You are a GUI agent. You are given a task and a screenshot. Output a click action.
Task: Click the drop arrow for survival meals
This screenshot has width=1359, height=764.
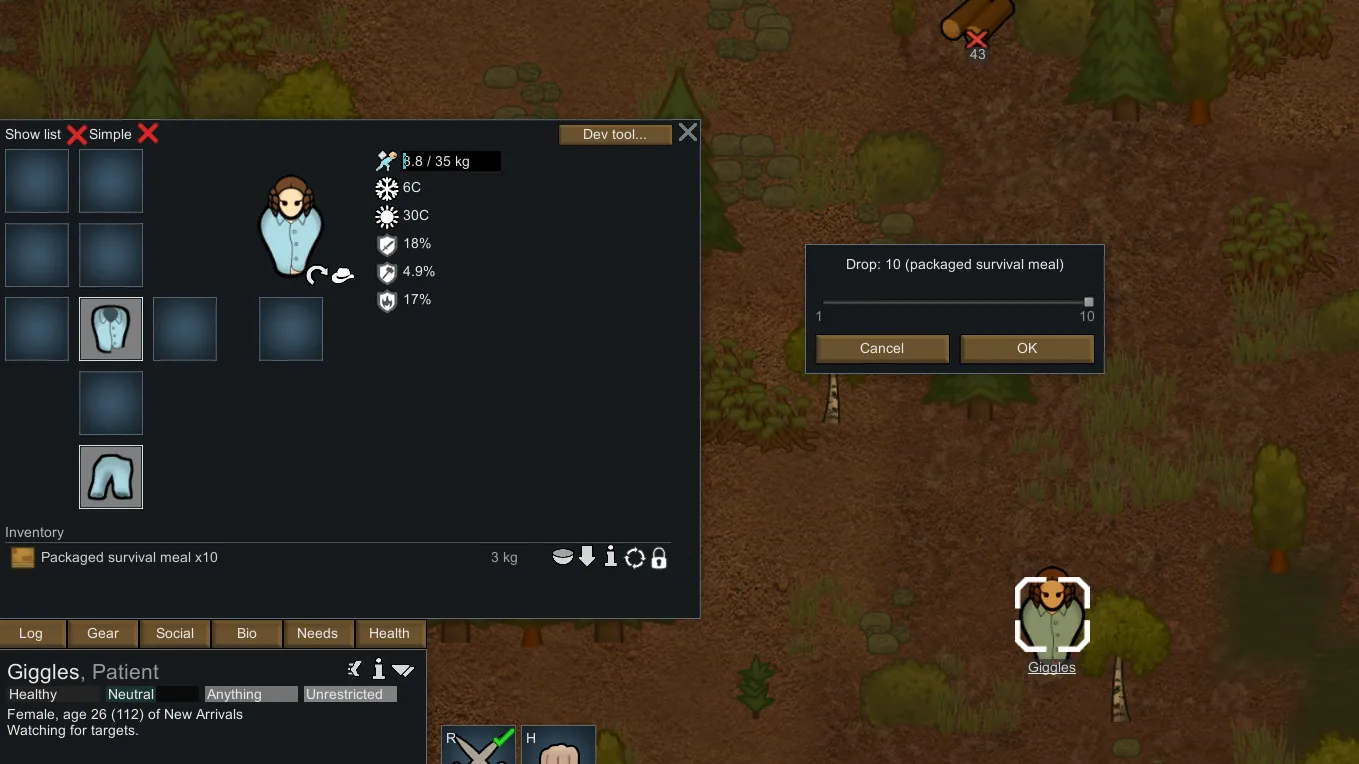(x=587, y=557)
